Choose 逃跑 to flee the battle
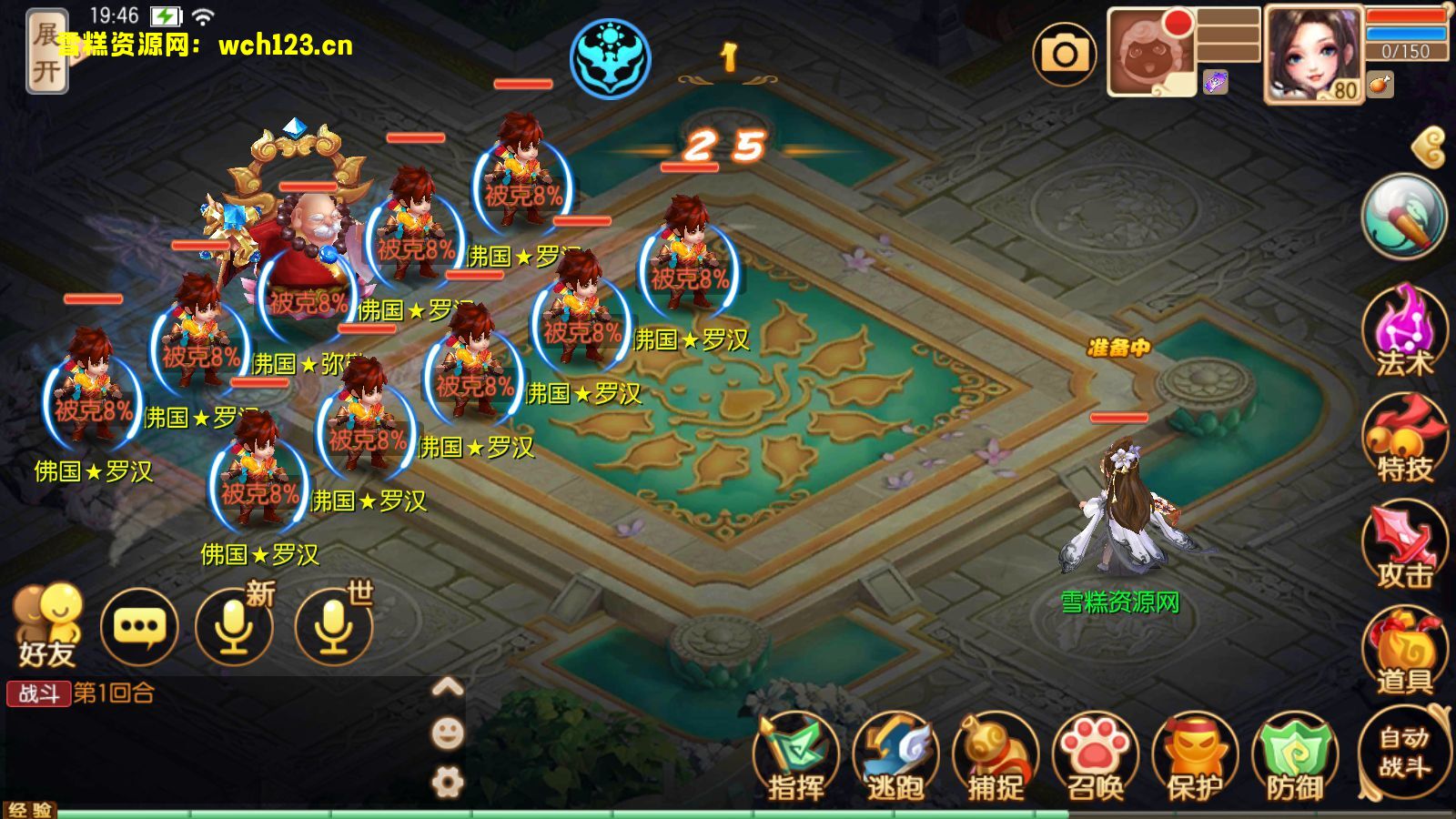The height and width of the screenshot is (819, 1456). click(x=895, y=757)
